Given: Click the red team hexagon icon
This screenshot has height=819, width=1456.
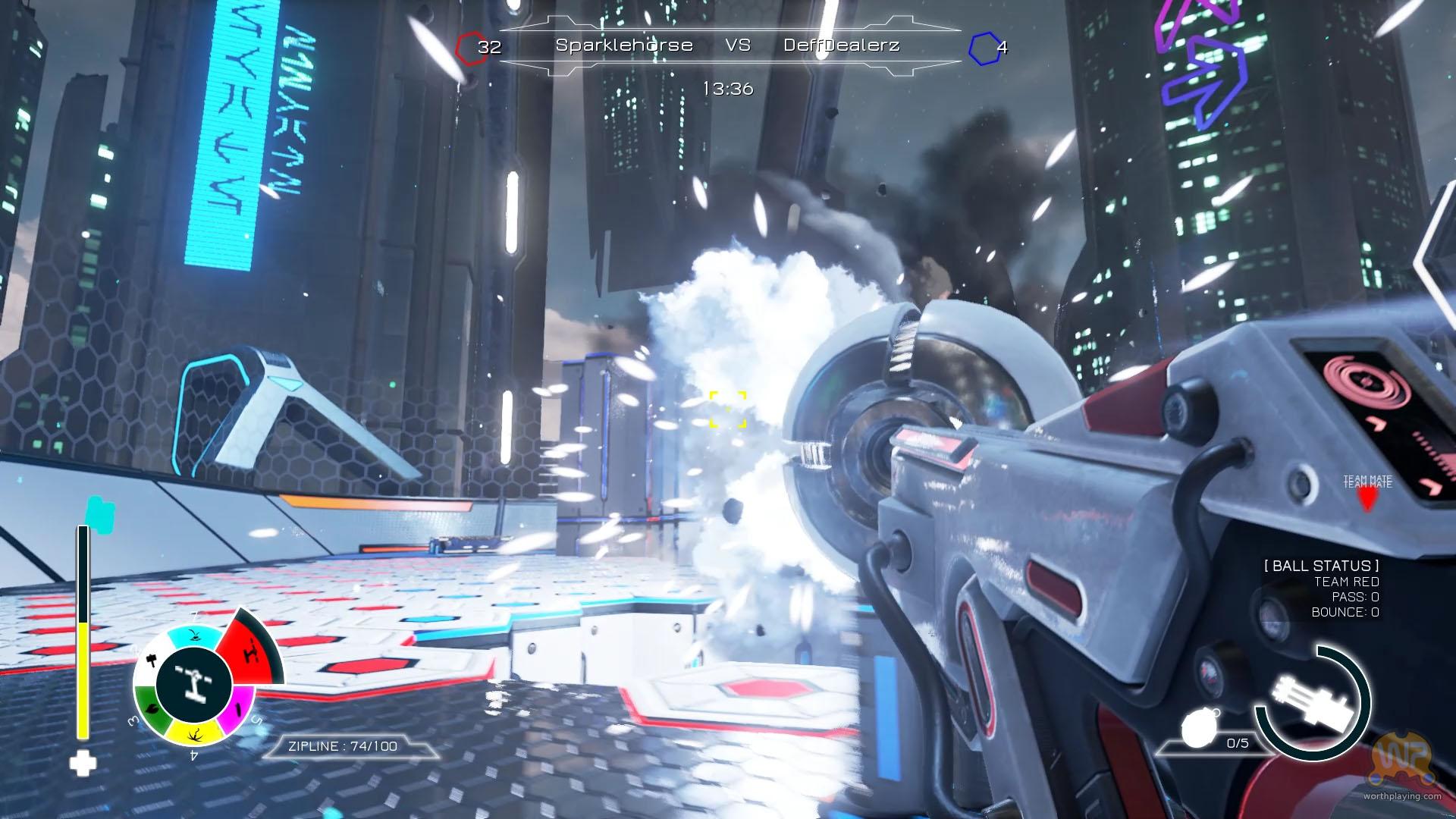Looking at the screenshot, I should [x=470, y=49].
